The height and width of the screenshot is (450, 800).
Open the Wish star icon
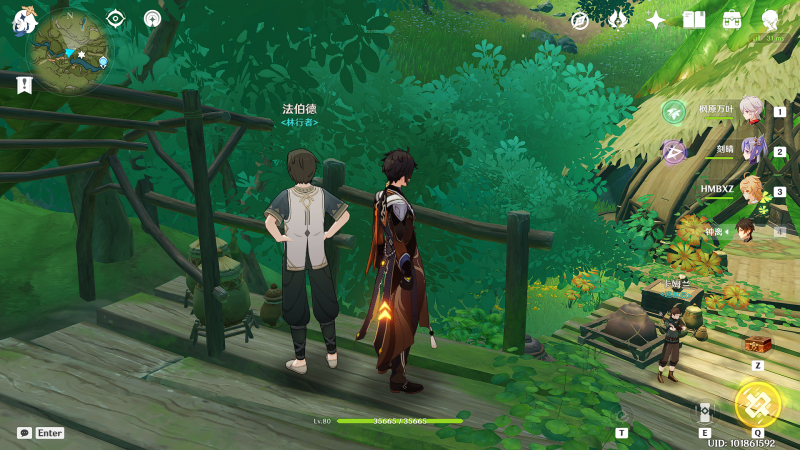click(656, 20)
